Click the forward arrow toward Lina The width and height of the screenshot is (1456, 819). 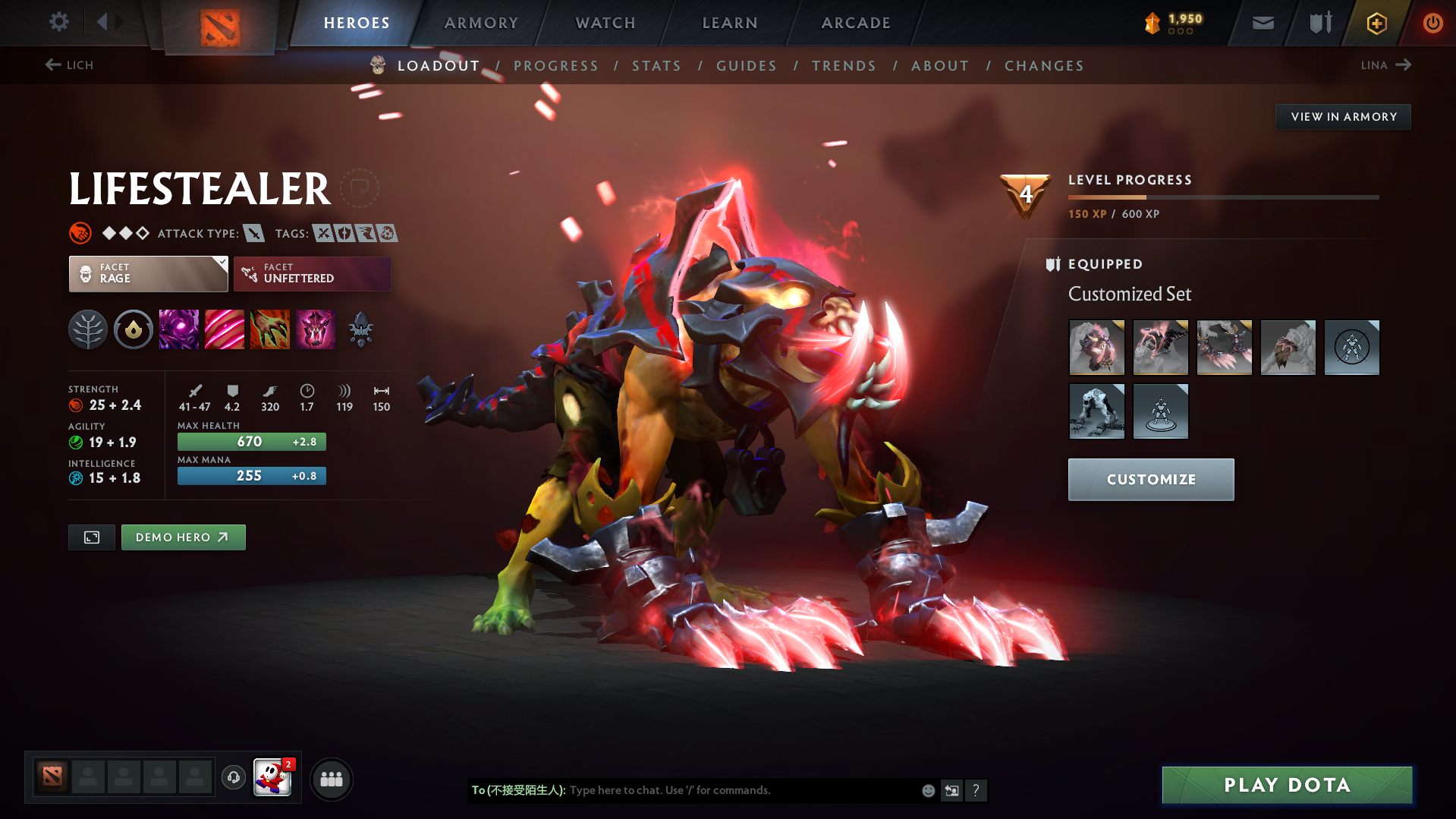point(1405,65)
